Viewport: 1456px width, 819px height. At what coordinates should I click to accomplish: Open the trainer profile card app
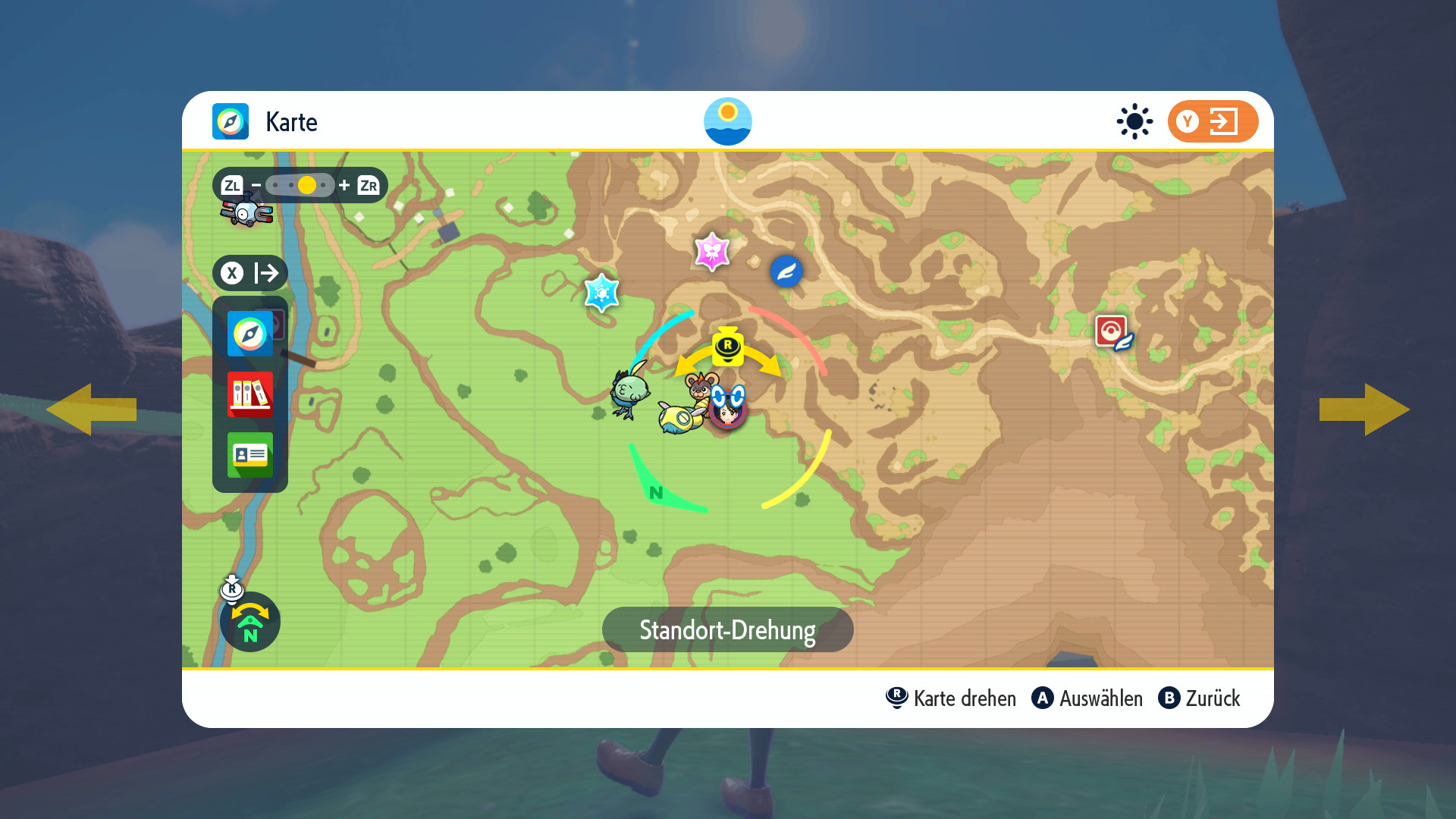point(249,455)
